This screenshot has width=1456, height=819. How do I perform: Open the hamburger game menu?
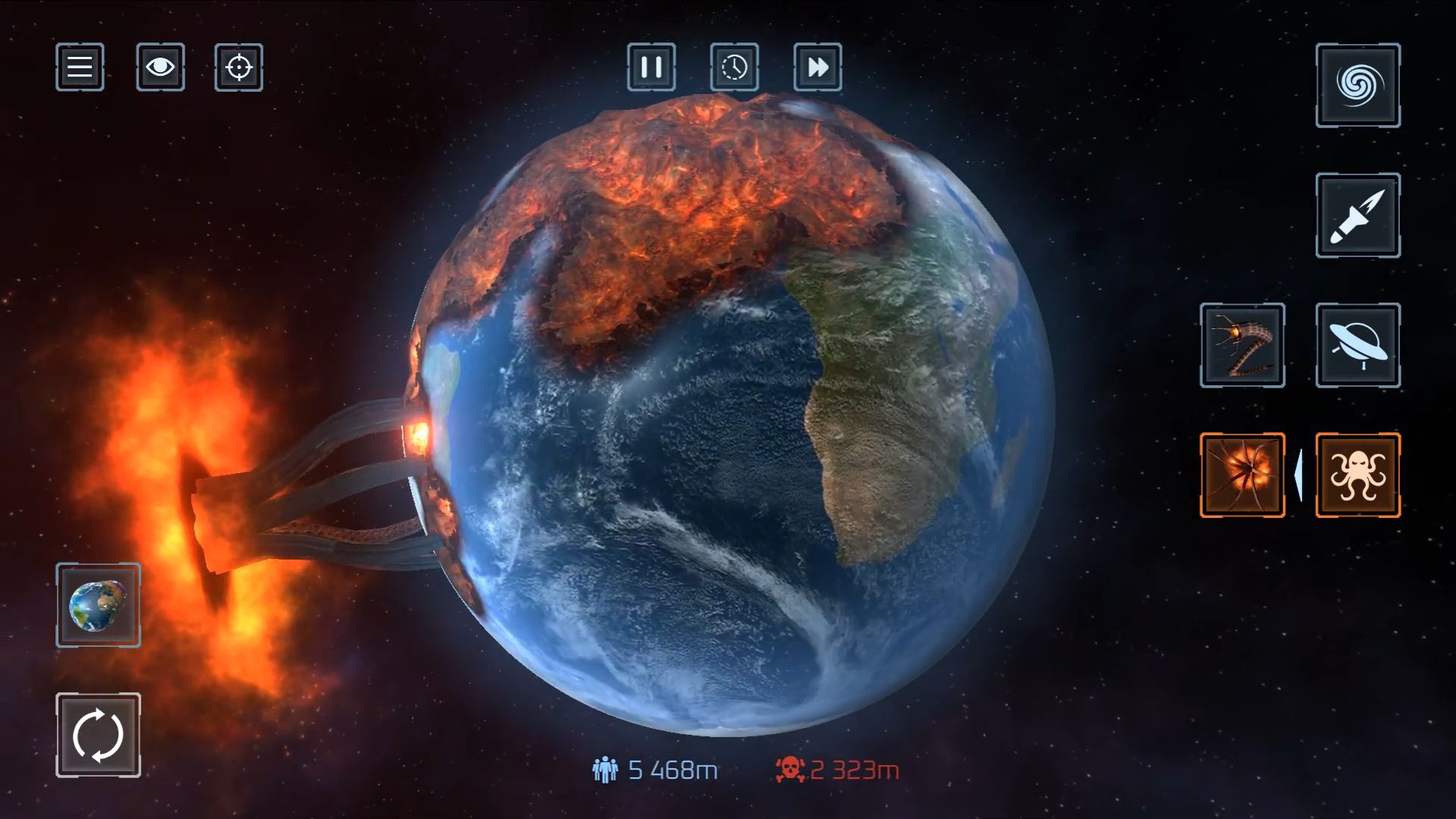pyautogui.click(x=79, y=67)
